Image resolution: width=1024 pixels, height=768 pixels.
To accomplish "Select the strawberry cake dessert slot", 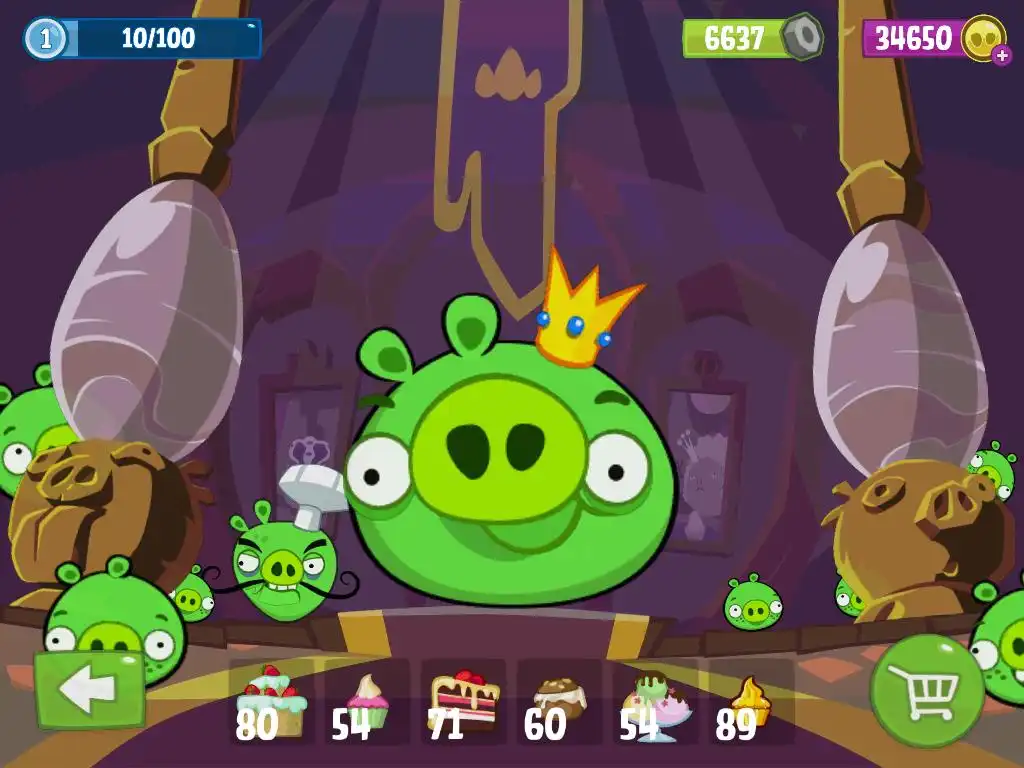I will pos(272,702).
